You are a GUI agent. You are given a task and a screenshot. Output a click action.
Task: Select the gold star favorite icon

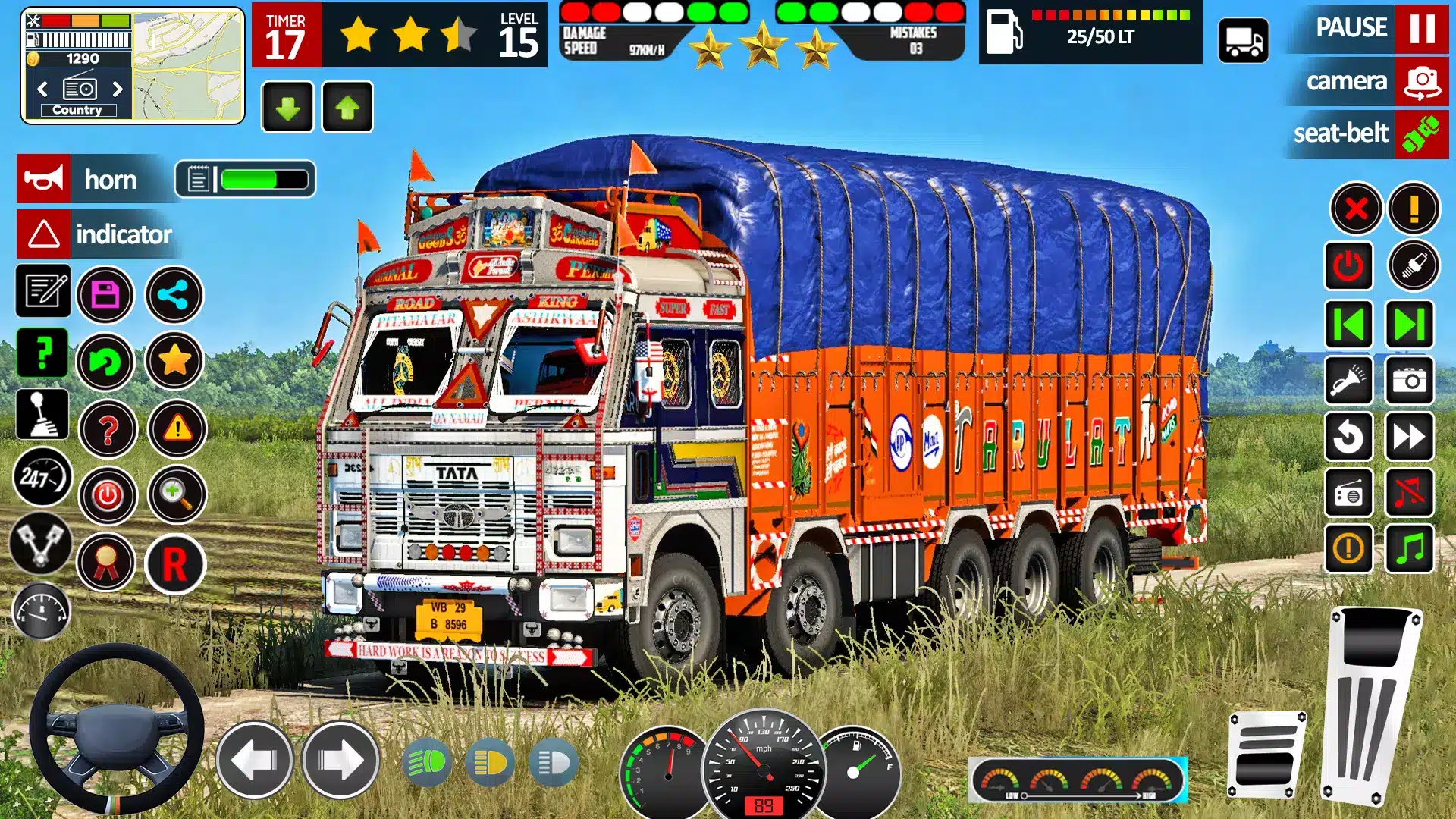pyautogui.click(x=174, y=361)
